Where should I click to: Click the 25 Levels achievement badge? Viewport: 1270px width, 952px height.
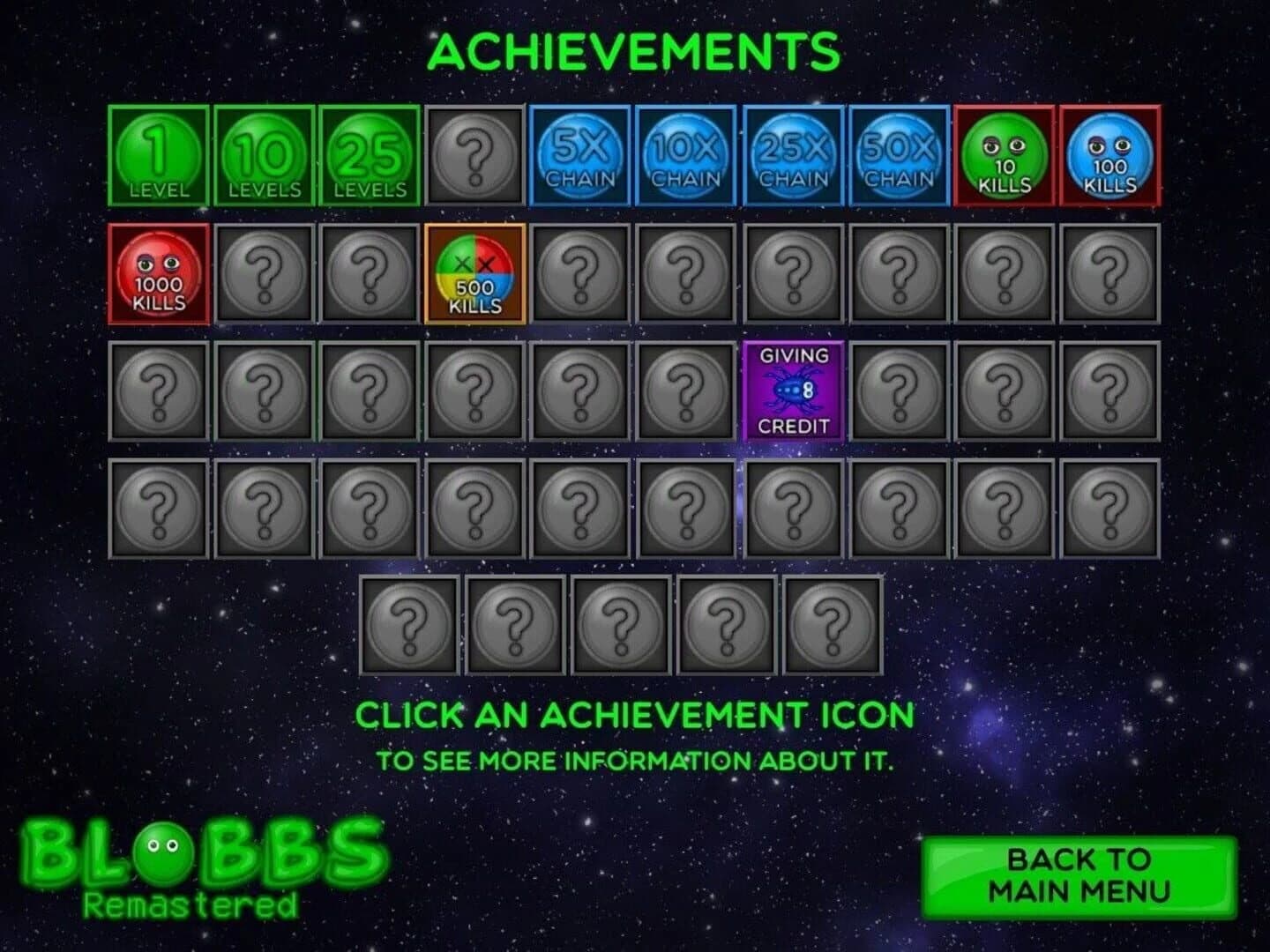[x=369, y=155]
